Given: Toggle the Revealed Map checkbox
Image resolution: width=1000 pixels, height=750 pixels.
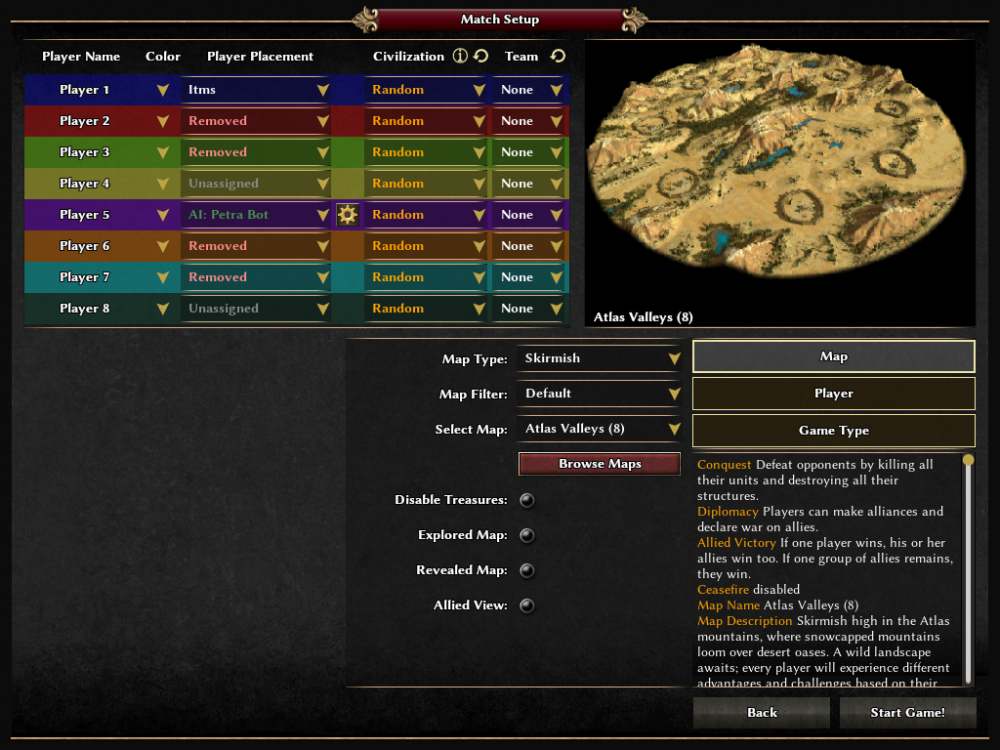Looking at the screenshot, I should (x=527, y=570).
